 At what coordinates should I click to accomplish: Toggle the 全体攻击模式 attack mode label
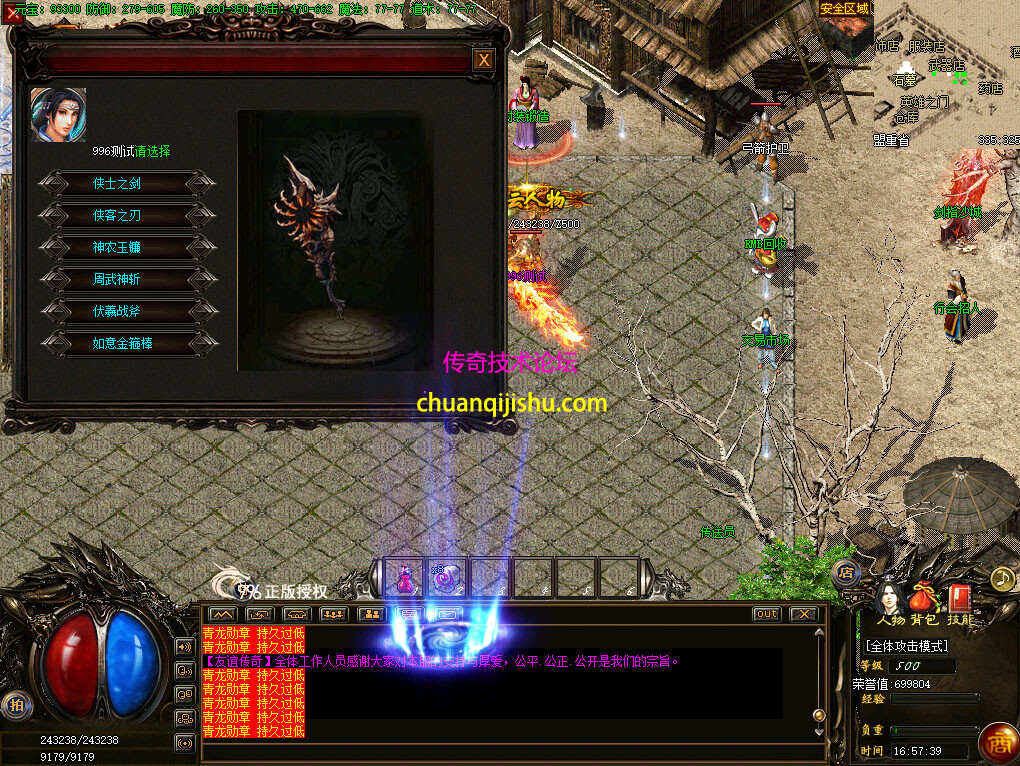(907, 646)
